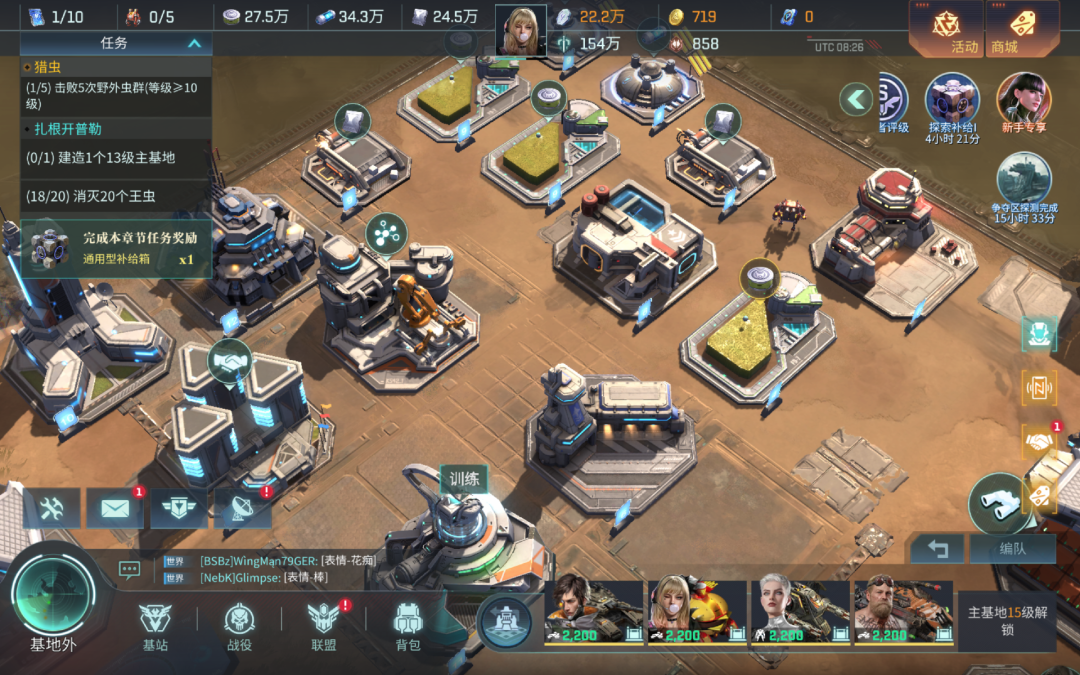Open the 商城 shop
Image resolution: width=1080 pixels, height=675 pixels.
point(1021,29)
